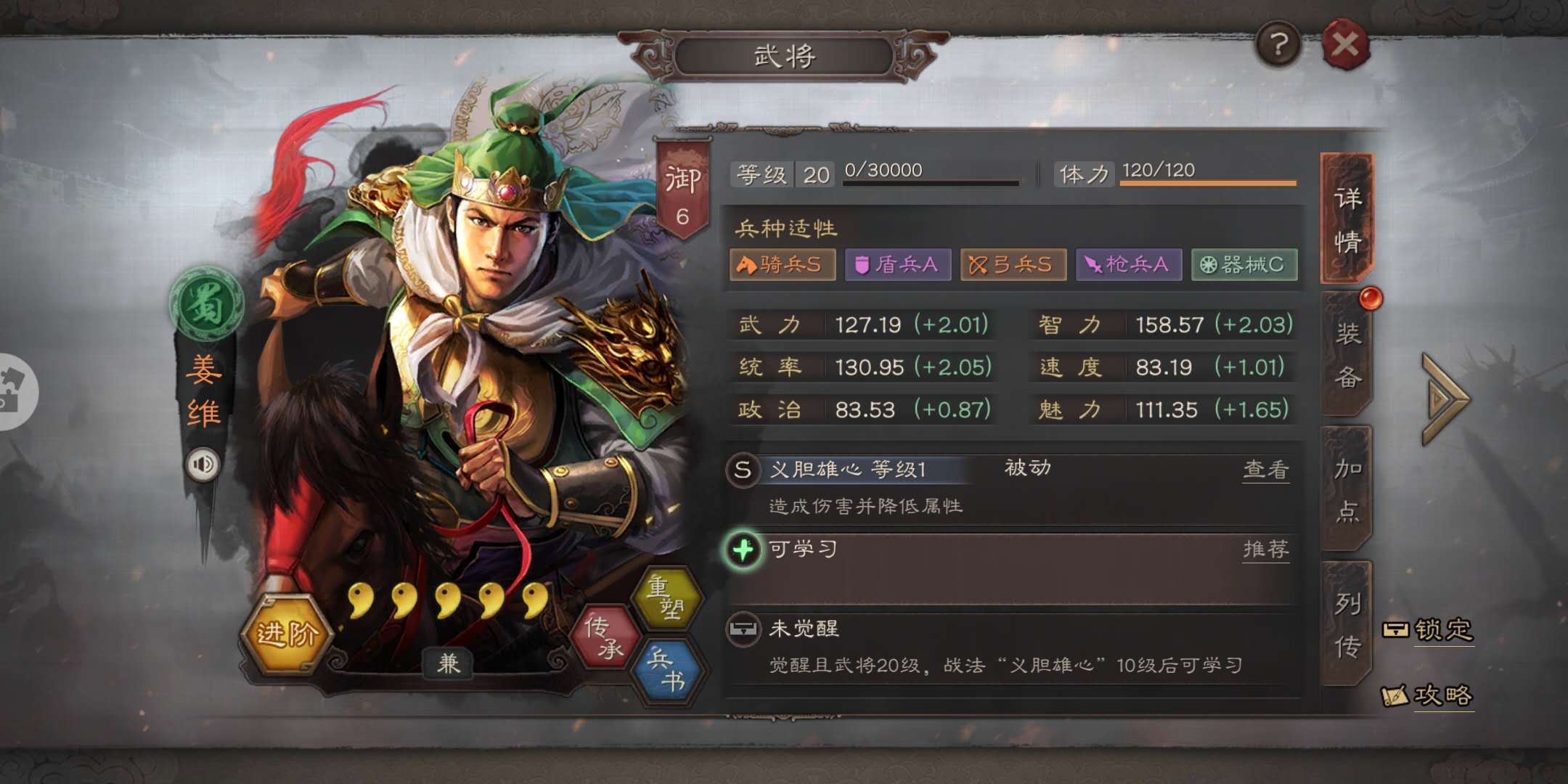Select the 器械C troop aptitude badge
1568x784 pixels.
(x=1244, y=264)
